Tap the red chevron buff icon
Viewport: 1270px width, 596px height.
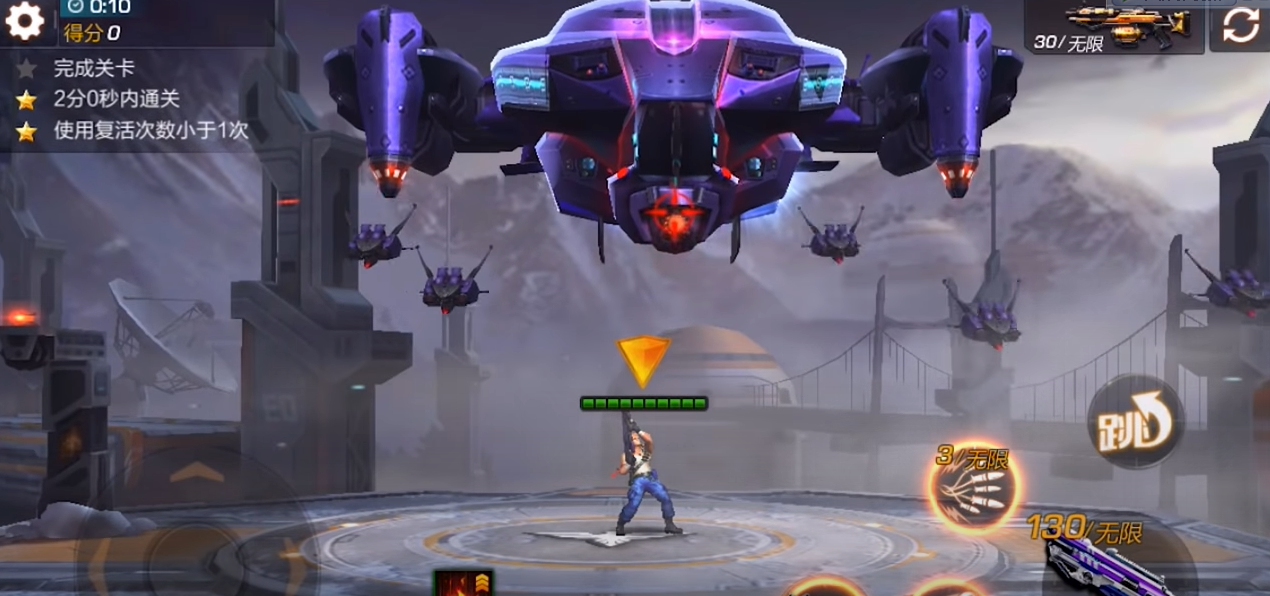coord(463,582)
